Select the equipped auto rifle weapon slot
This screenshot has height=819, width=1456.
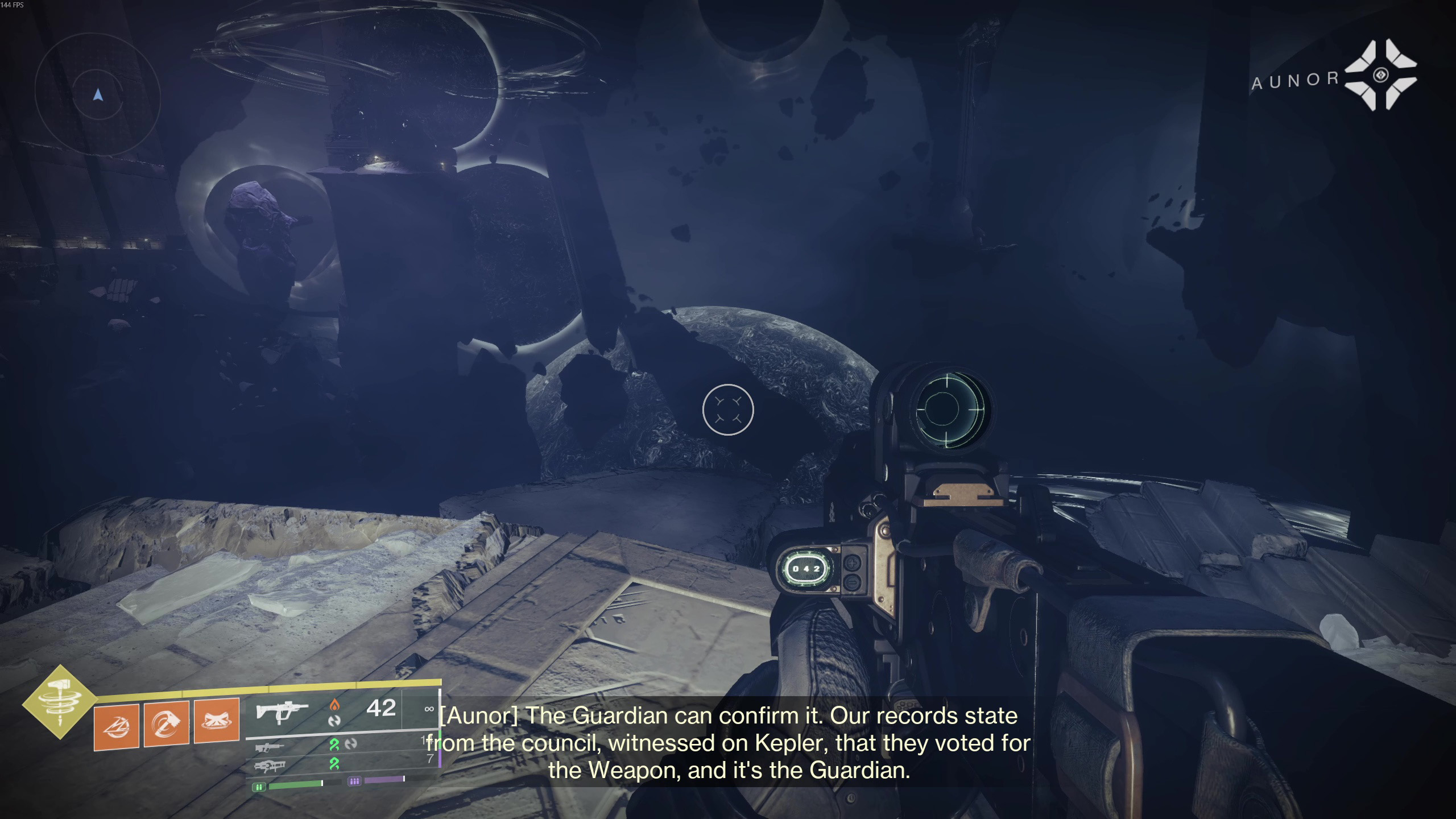point(282,711)
